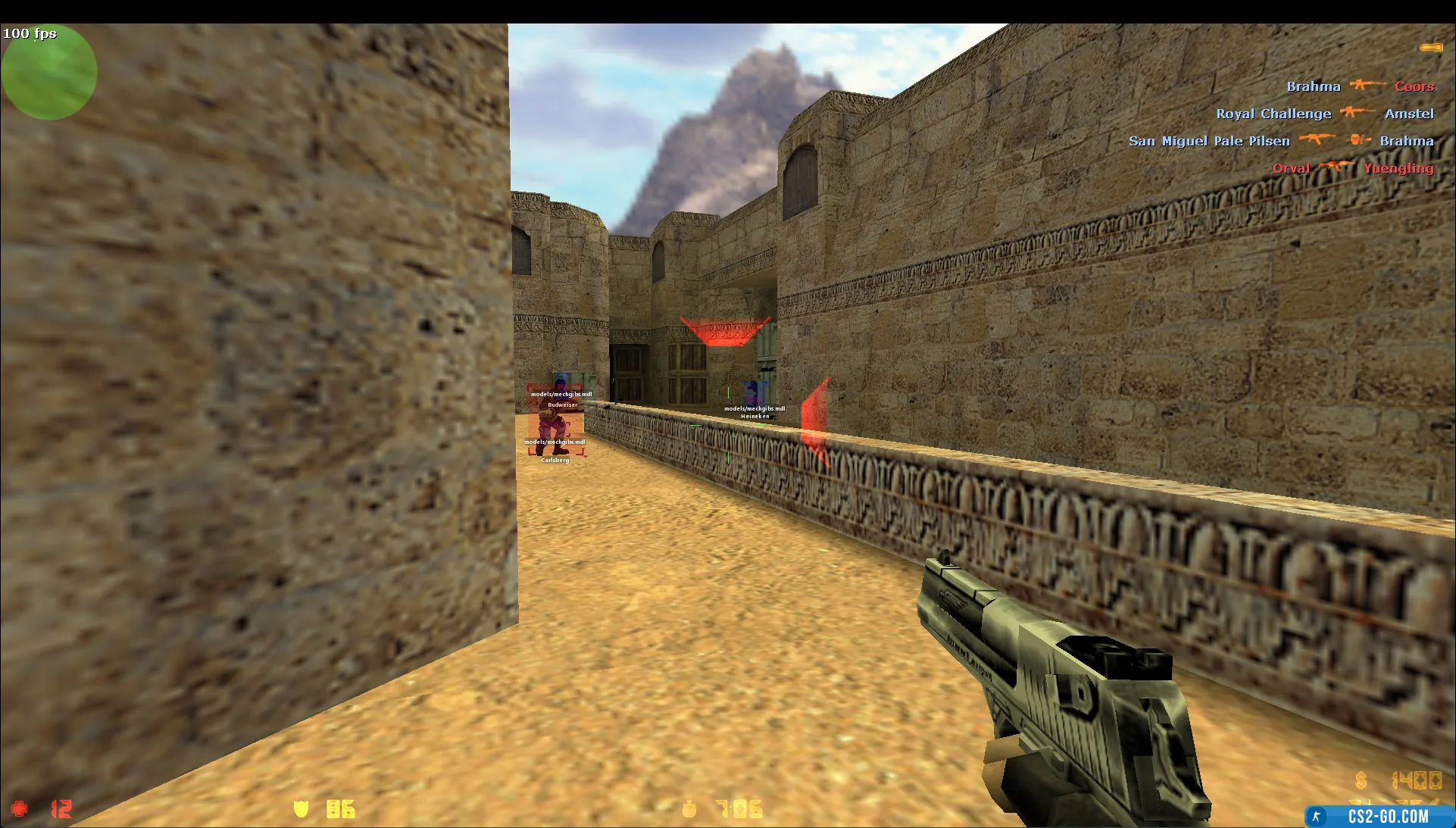The image size is (1456, 828).
Task: Select the Royal Challenge killed Amstel entry
Action: pyautogui.click(x=1325, y=114)
